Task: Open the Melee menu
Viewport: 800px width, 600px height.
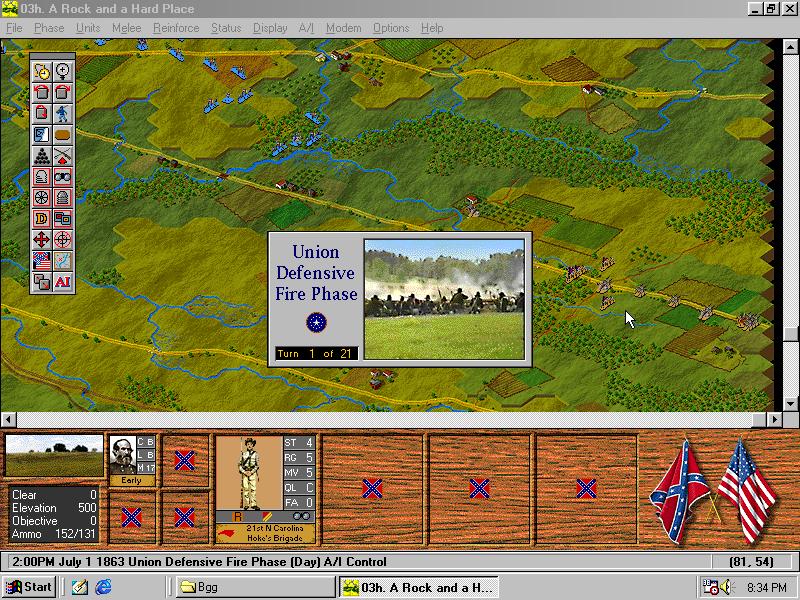Action: pos(126,28)
